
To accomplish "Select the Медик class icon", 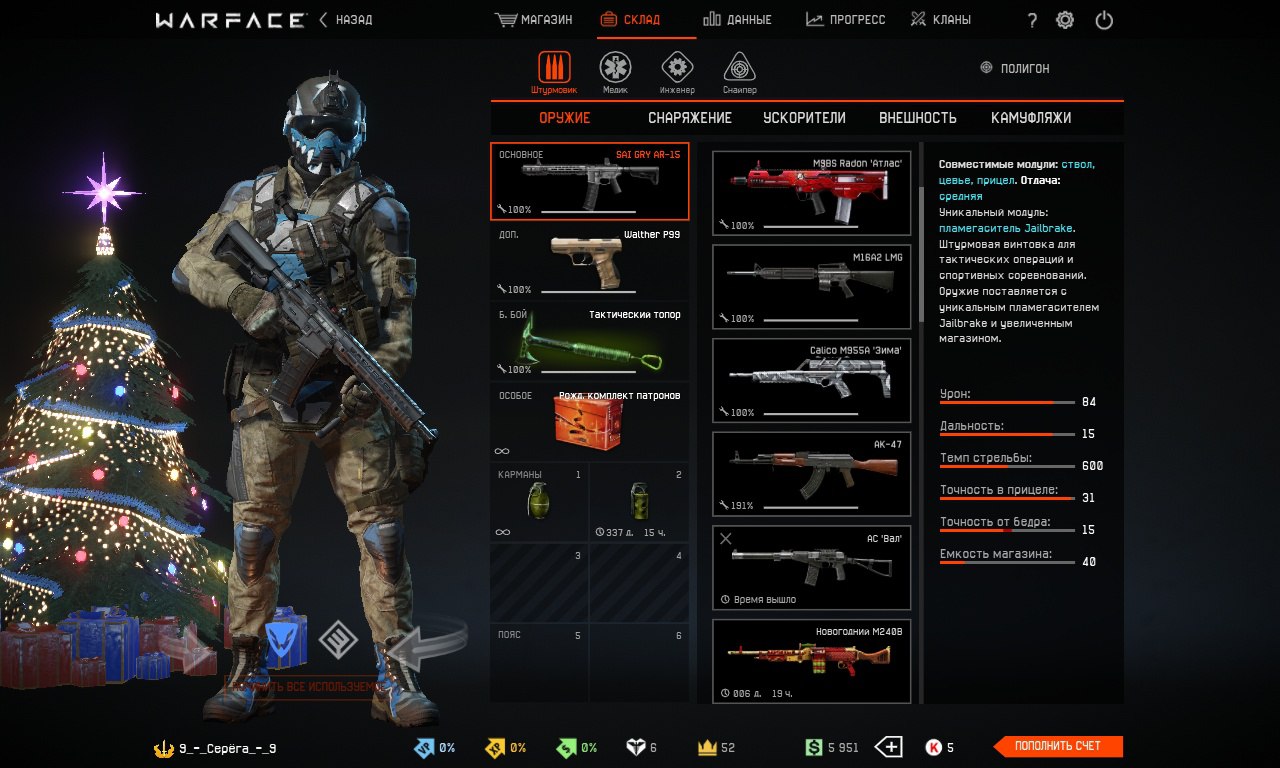I will click(x=615, y=70).
